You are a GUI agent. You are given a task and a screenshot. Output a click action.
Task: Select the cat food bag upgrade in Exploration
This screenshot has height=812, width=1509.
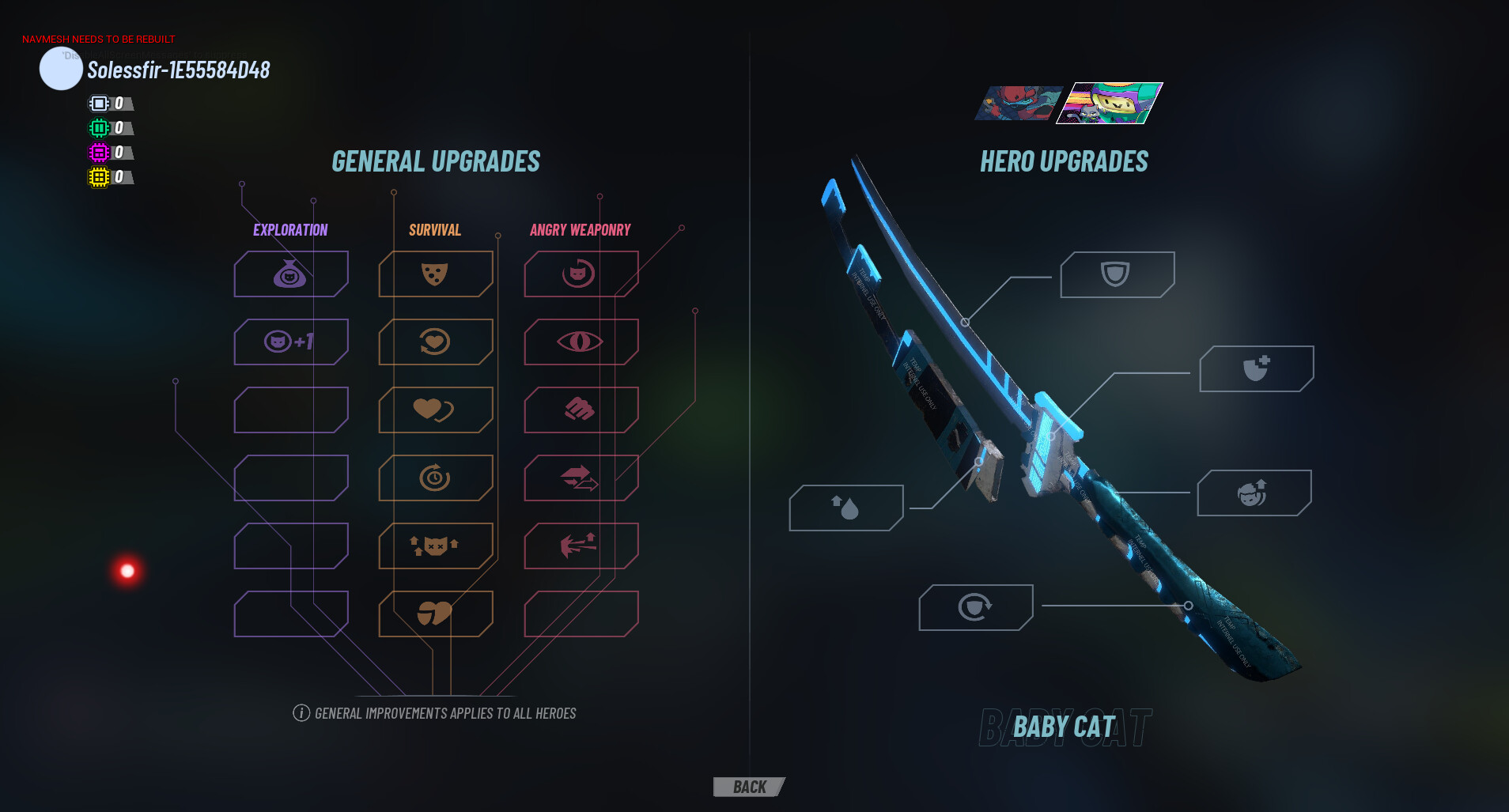pos(290,274)
